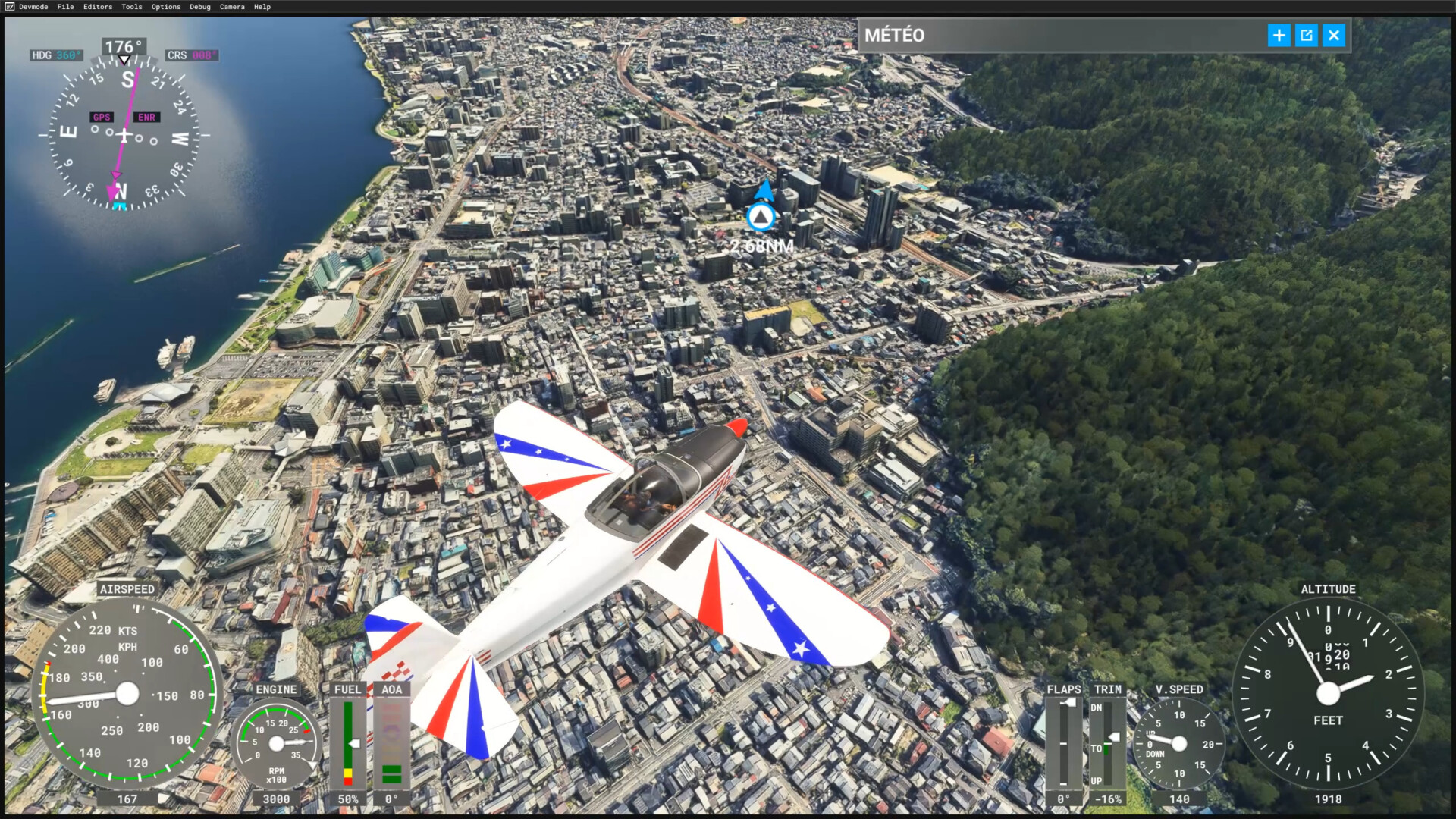Open the Camera menu
Screen dimensions: 1456x819
[232, 7]
